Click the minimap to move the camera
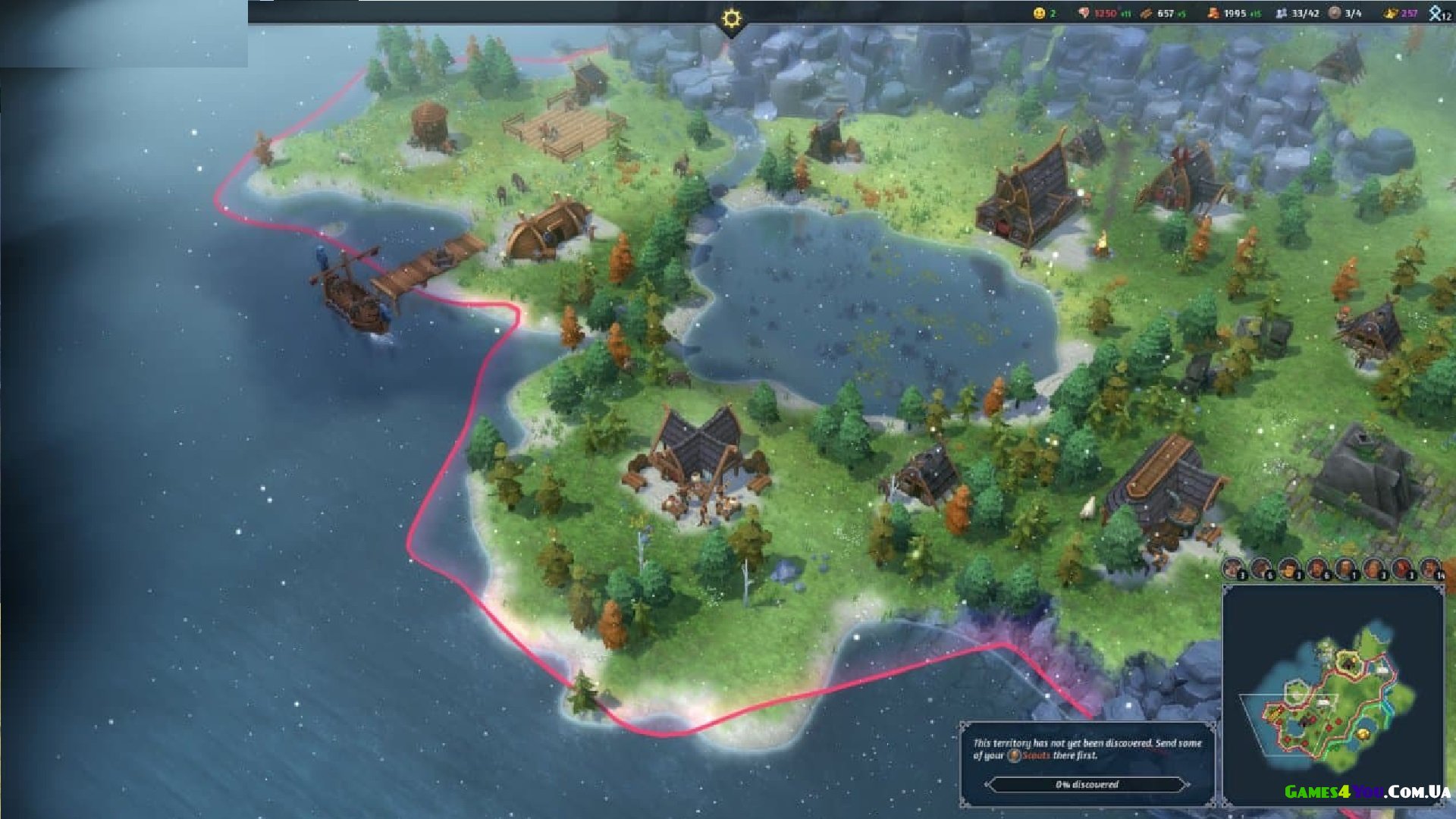Screen dimensions: 1456x819 pyautogui.click(x=1333, y=696)
